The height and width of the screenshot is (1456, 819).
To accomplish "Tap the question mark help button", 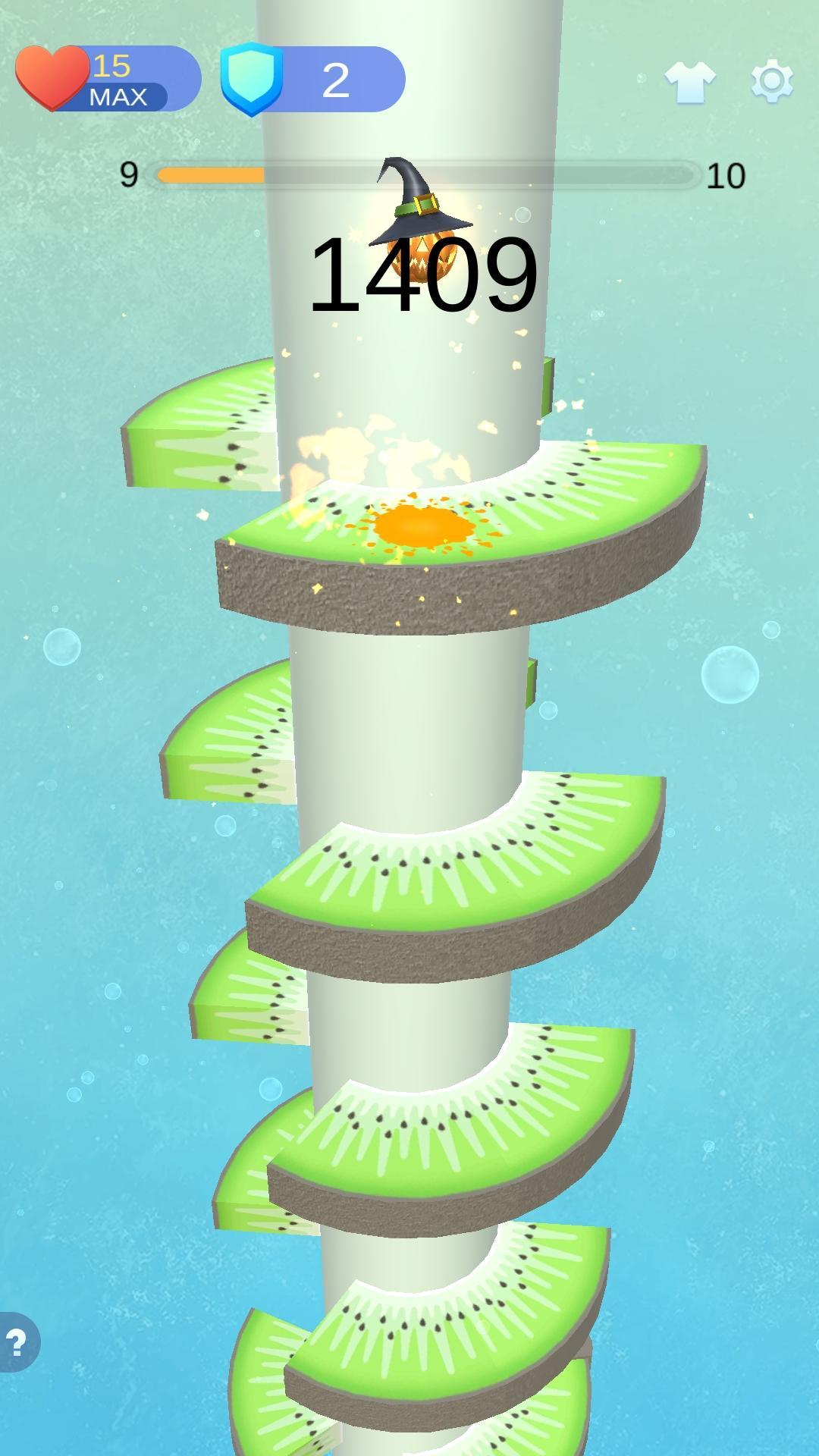I will tap(17, 1342).
